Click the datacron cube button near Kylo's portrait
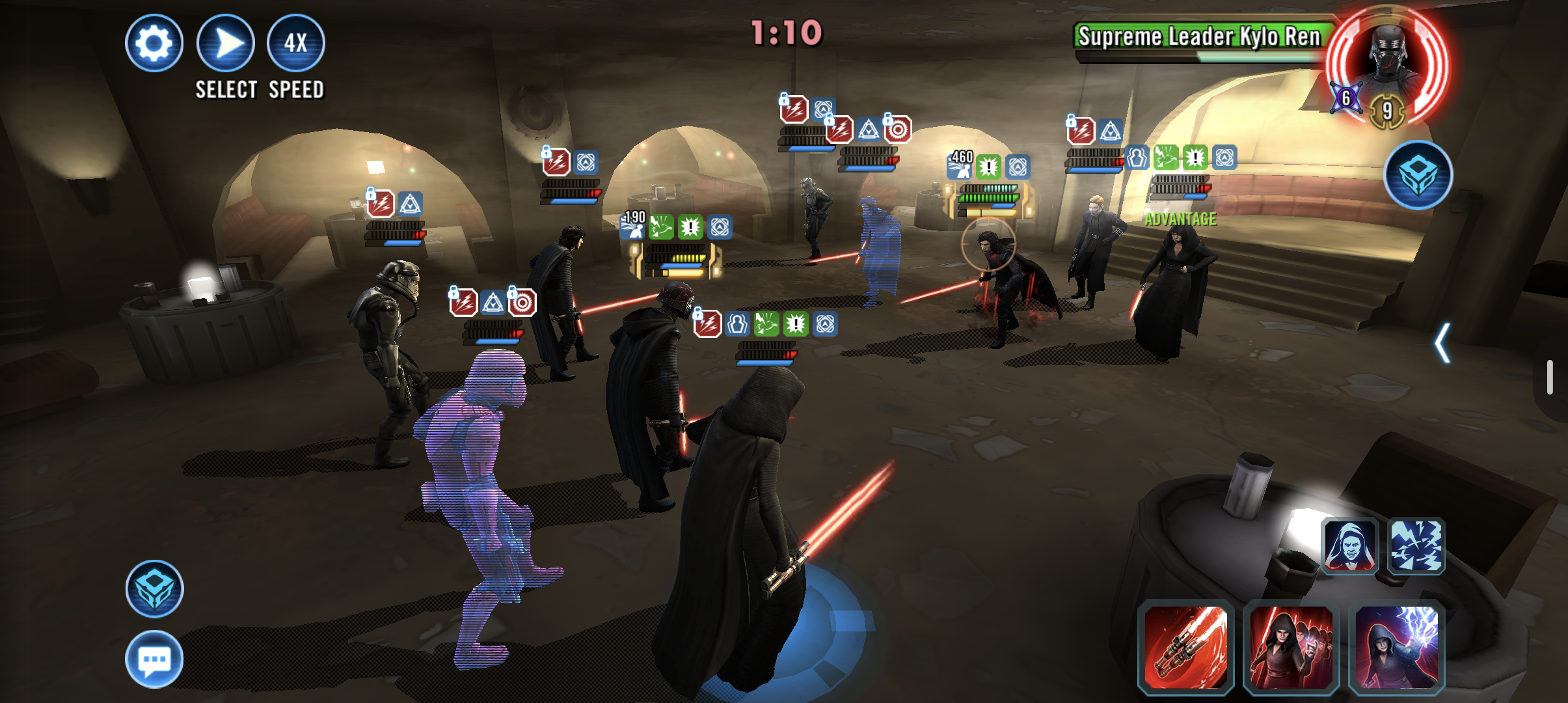Screen dimensions: 1568x703 1418,174
